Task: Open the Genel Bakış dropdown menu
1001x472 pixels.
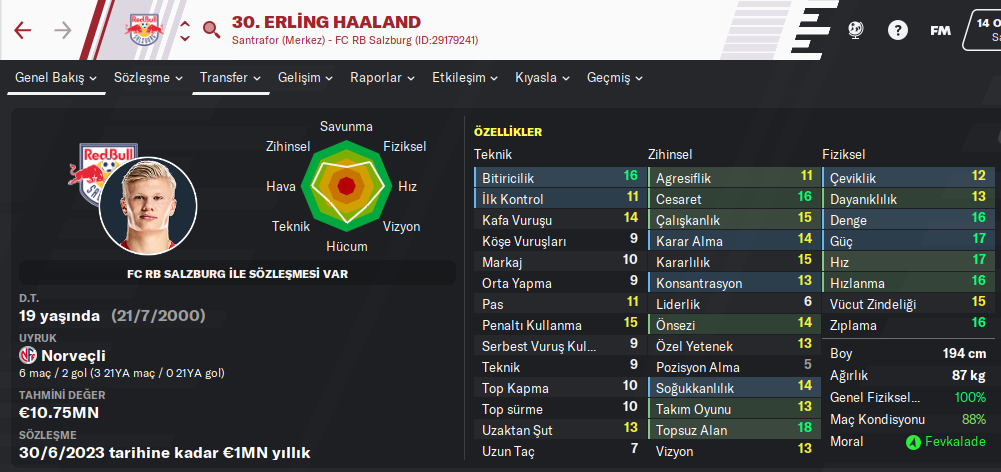Action: point(56,78)
